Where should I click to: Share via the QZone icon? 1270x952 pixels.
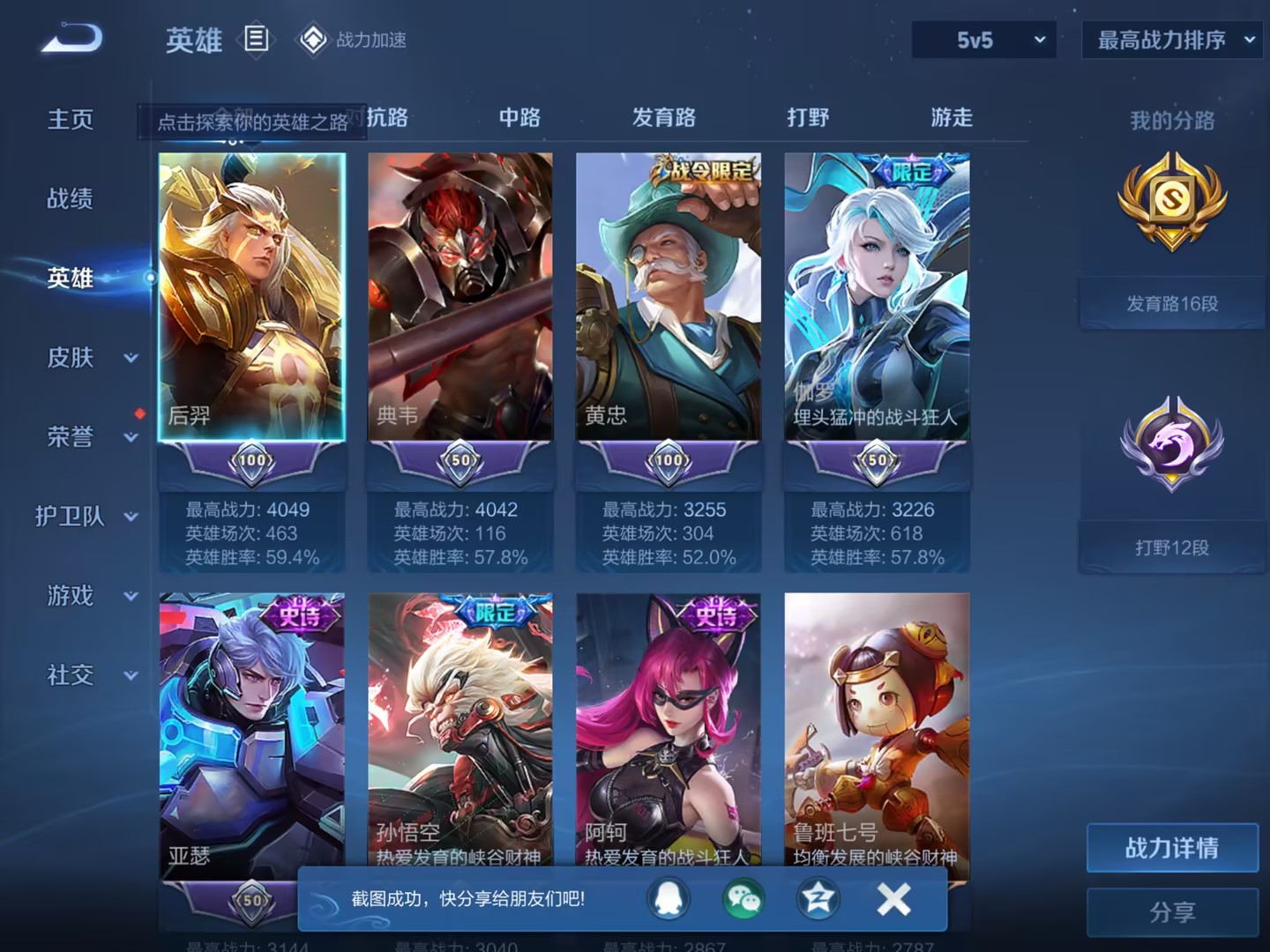pyautogui.click(x=818, y=900)
